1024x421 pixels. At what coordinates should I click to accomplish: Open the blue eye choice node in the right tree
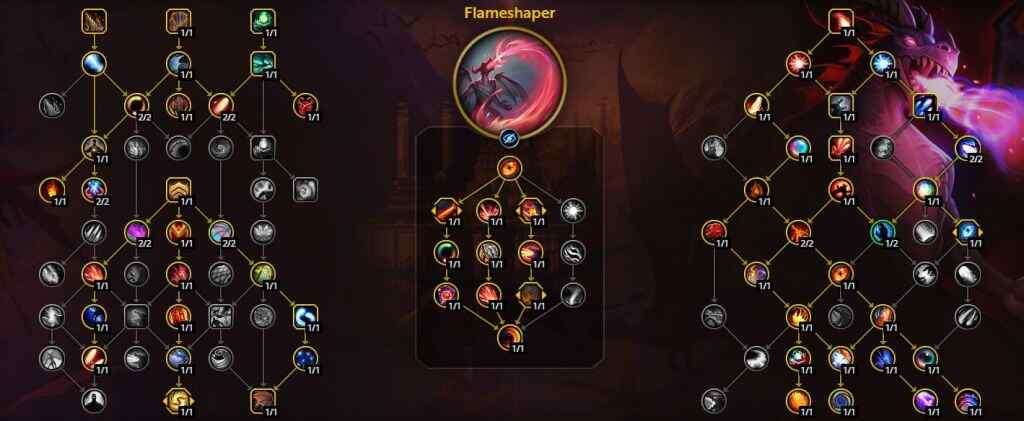click(x=967, y=232)
